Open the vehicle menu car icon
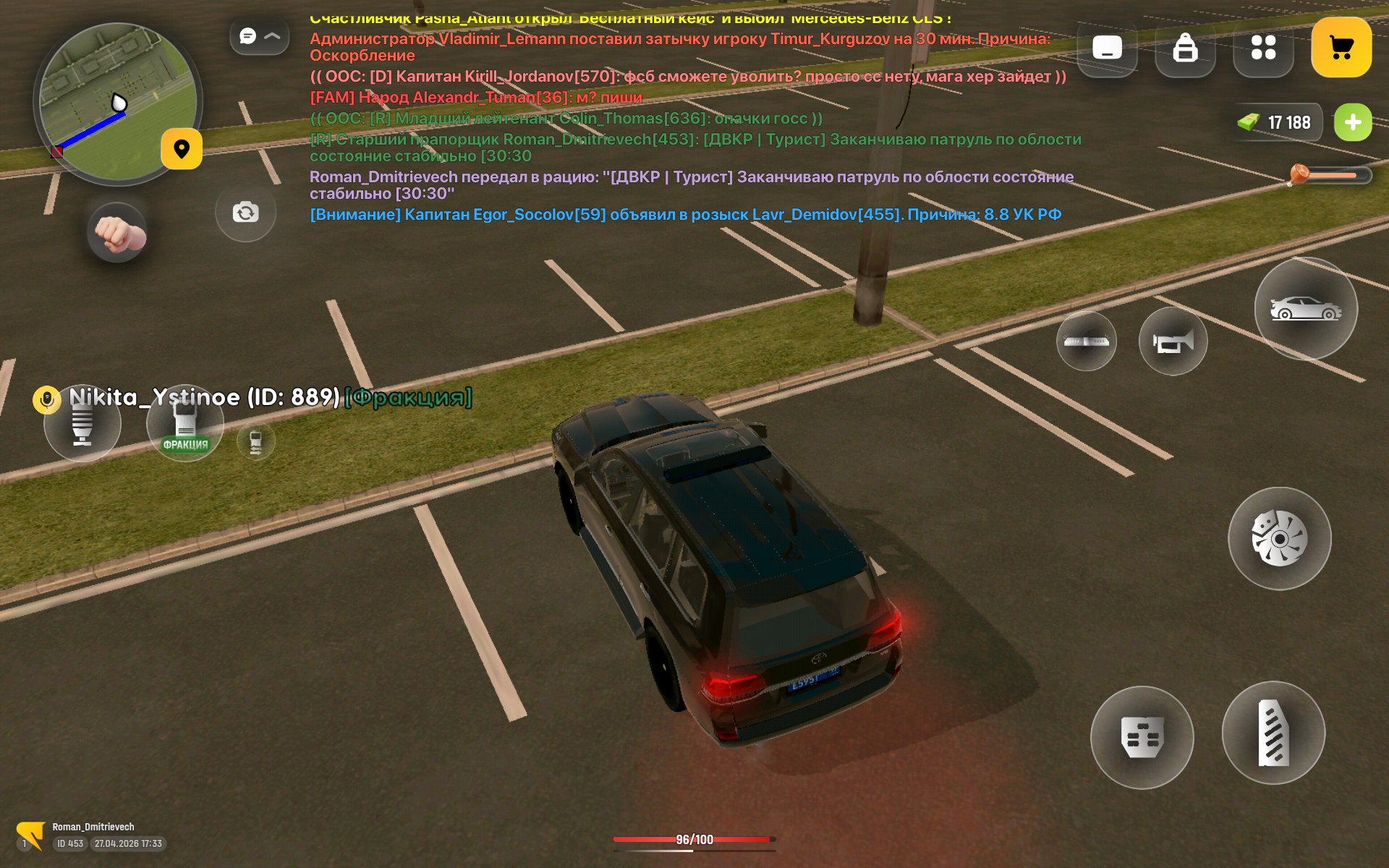Viewport: 1389px width, 868px height. pyautogui.click(x=1305, y=309)
